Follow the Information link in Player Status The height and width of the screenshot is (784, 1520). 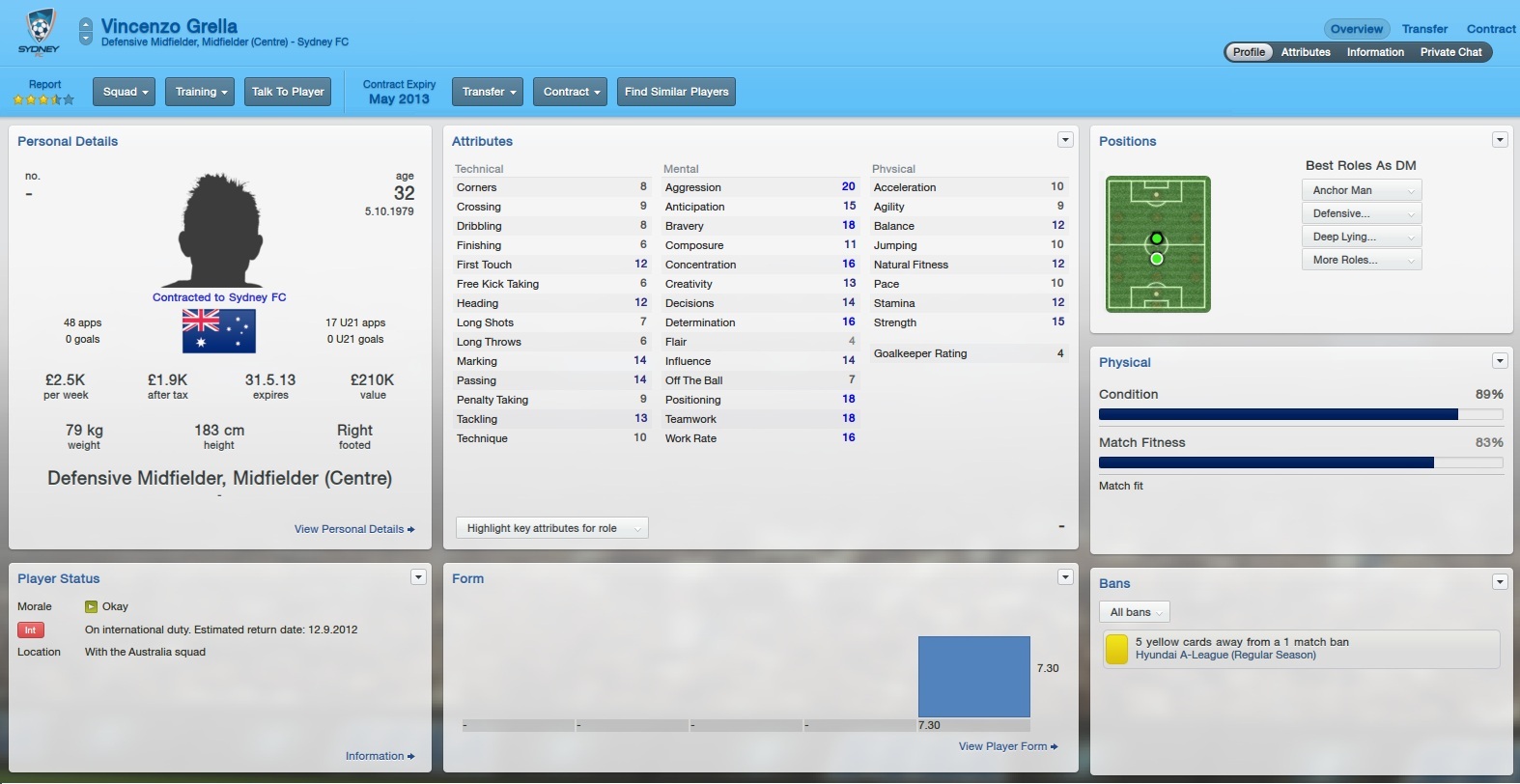(x=380, y=756)
